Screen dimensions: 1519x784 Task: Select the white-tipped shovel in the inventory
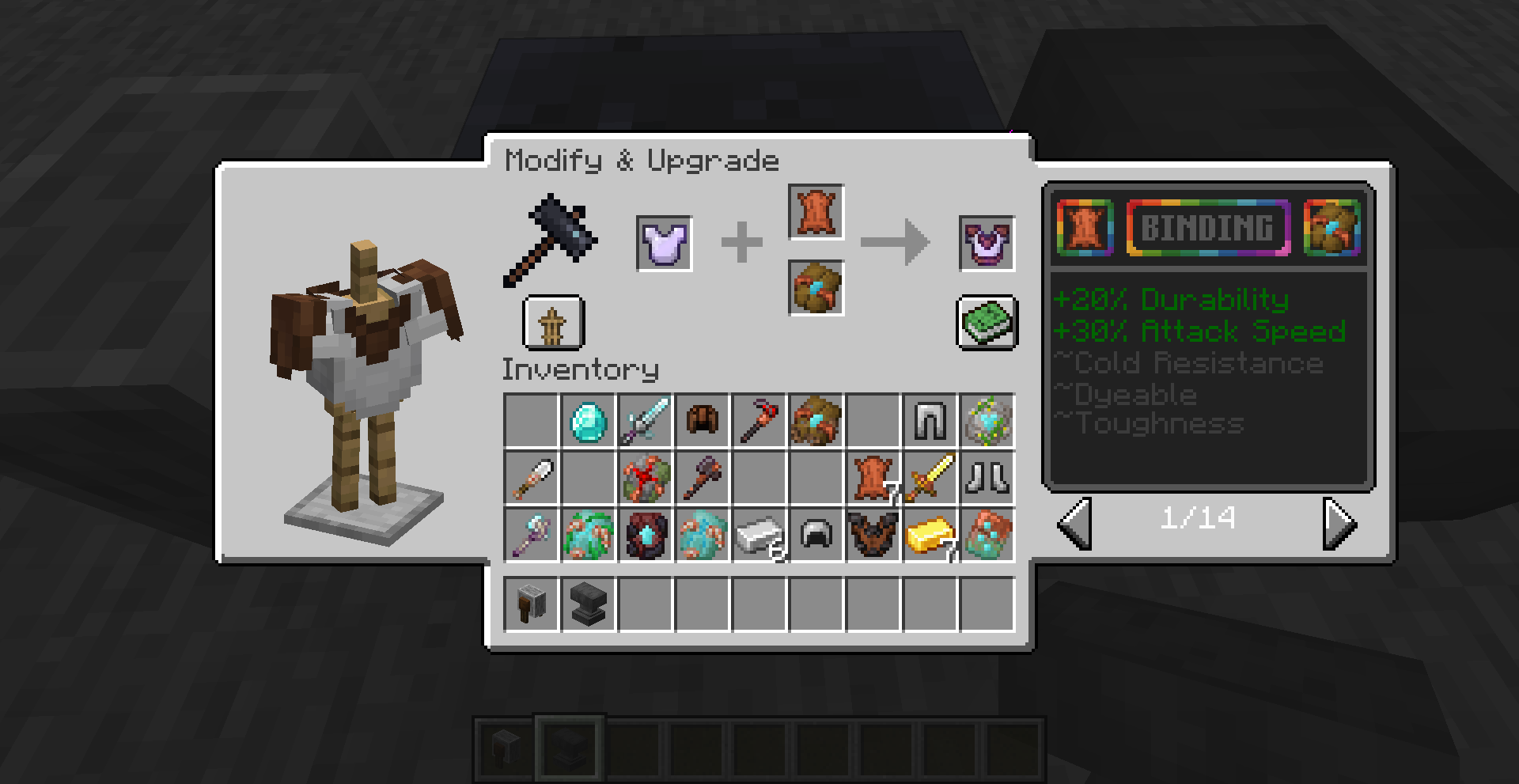pyautogui.click(x=531, y=479)
